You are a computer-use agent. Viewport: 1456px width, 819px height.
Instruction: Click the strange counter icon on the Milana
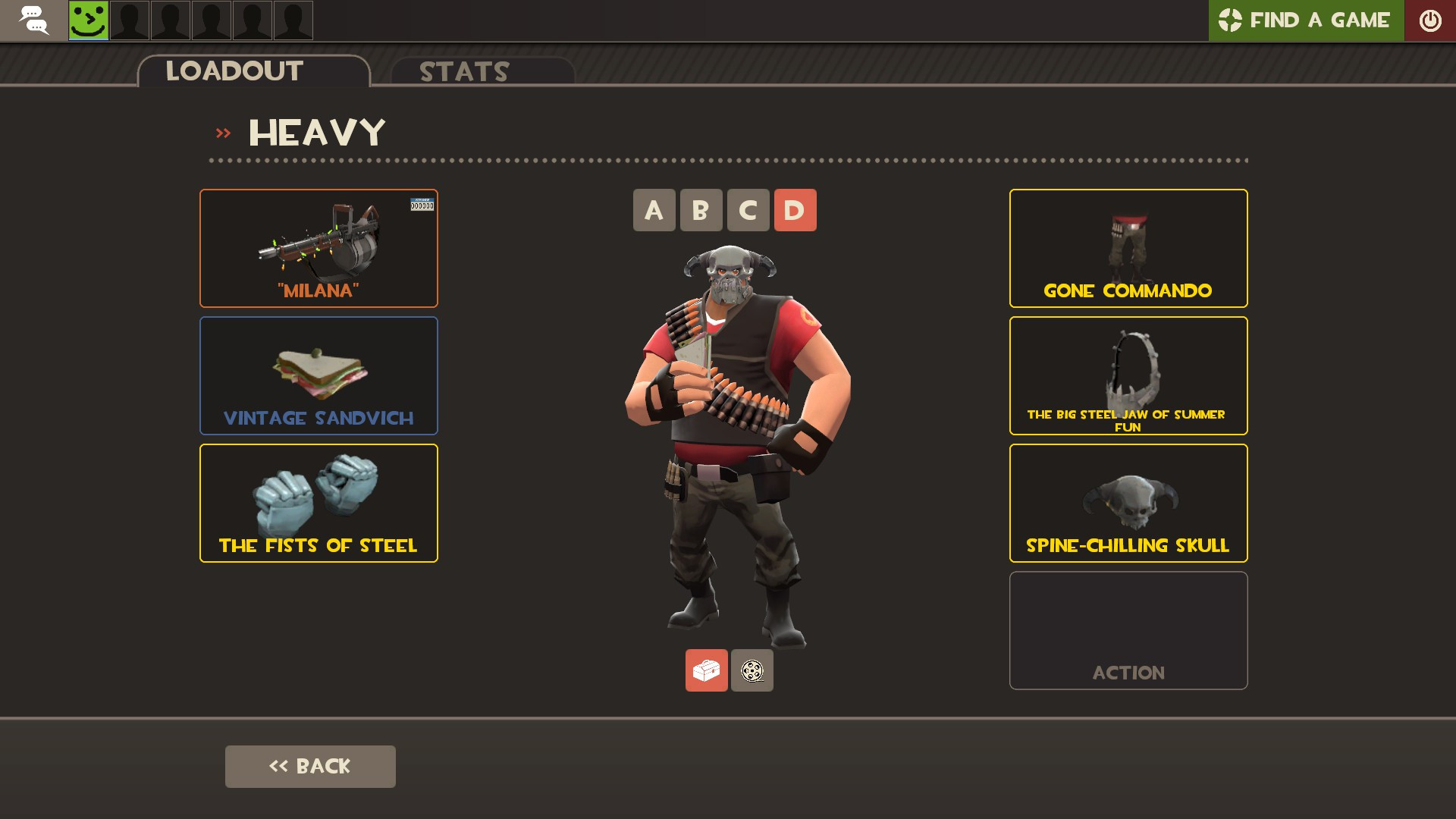click(x=422, y=203)
